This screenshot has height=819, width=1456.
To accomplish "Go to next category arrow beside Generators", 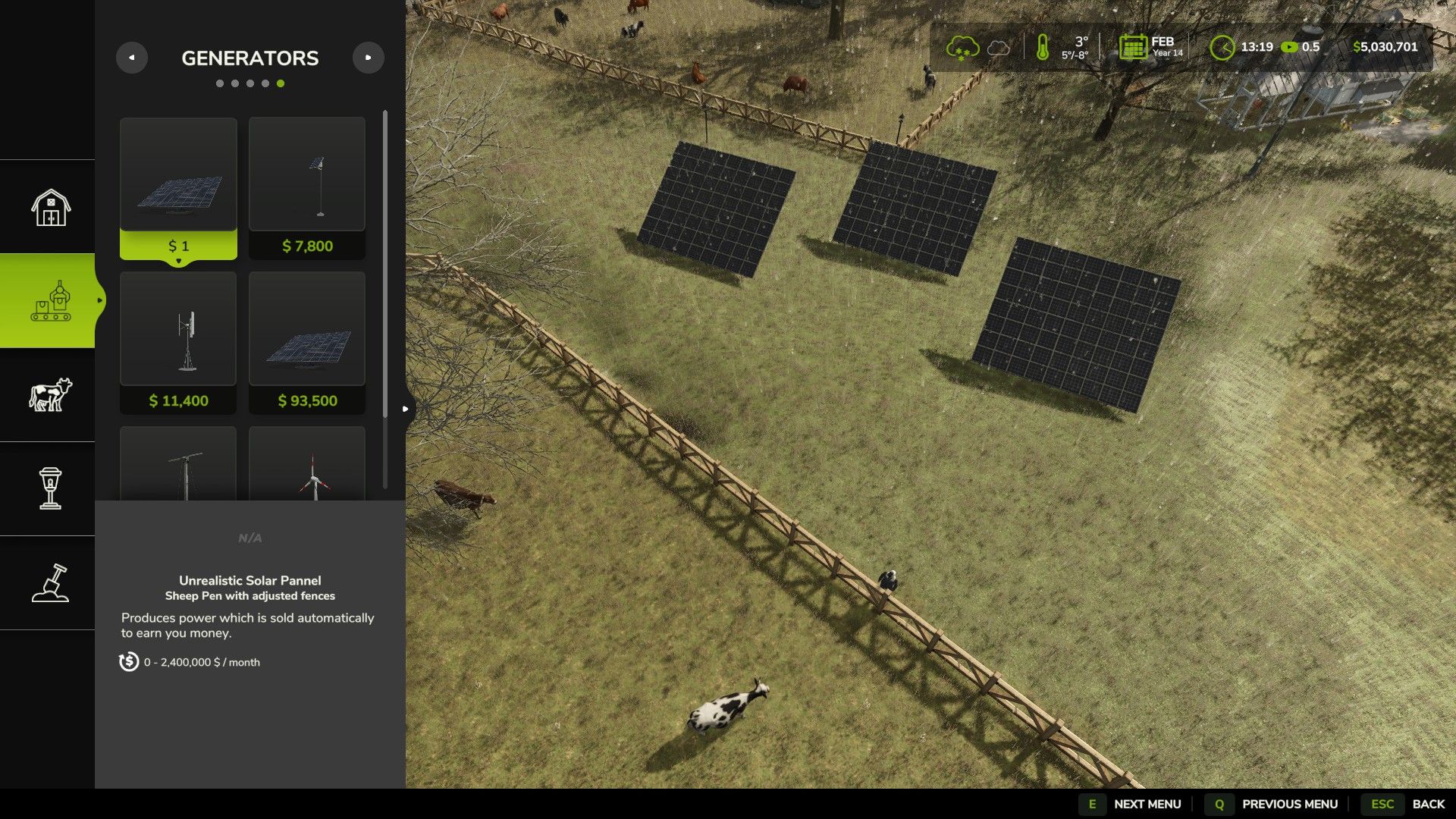I will (369, 58).
